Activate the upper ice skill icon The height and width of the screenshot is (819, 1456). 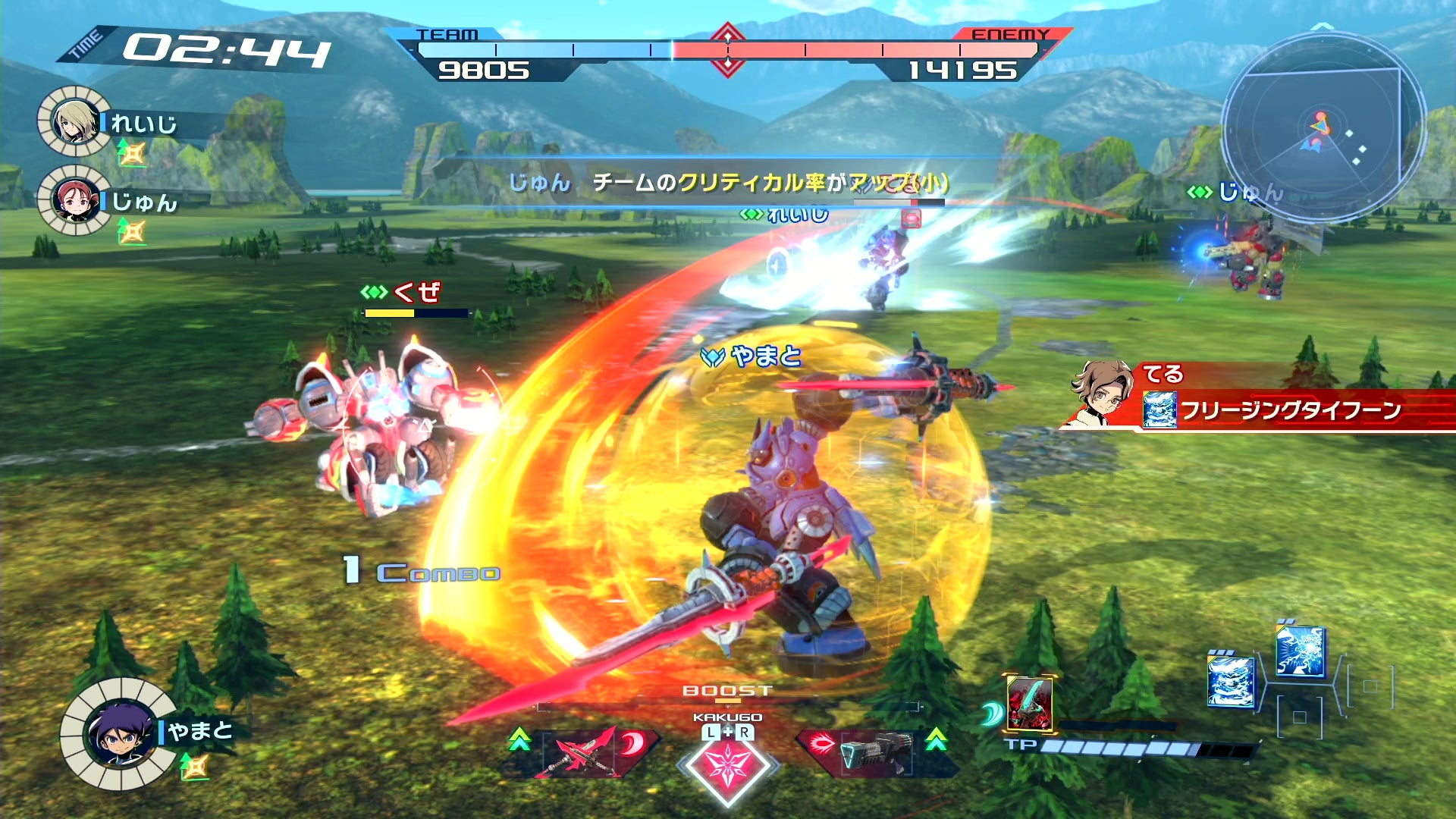click(1300, 651)
